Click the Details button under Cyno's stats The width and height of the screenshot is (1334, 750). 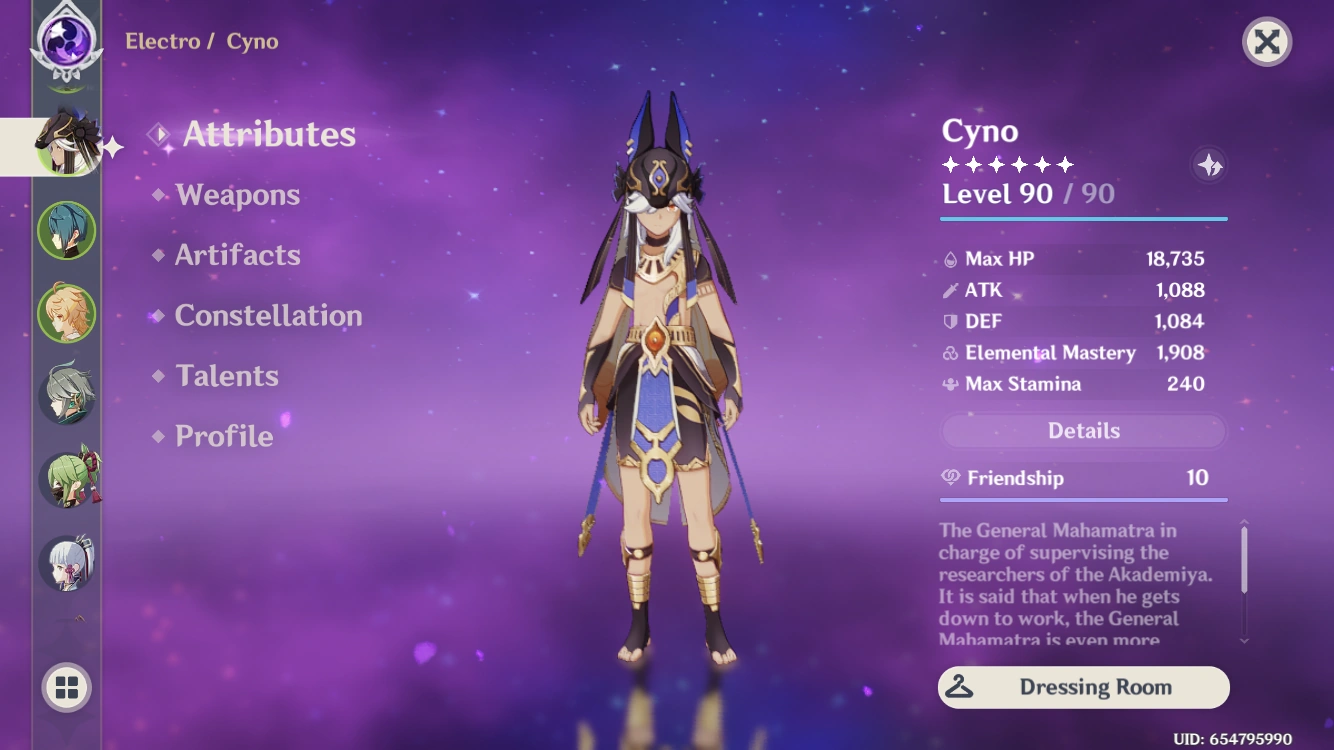click(1083, 430)
